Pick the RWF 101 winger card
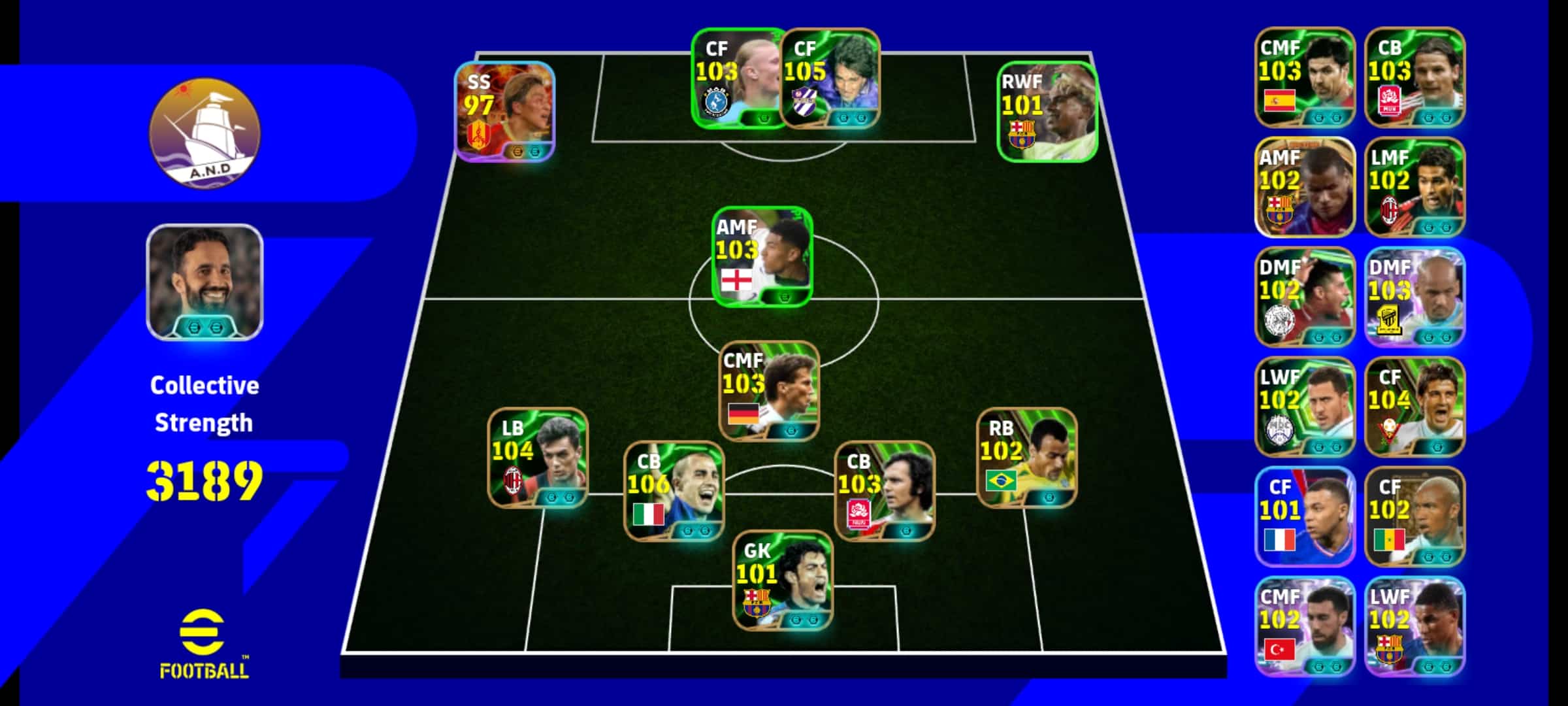This screenshot has width=1568, height=706. pos(1047,112)
